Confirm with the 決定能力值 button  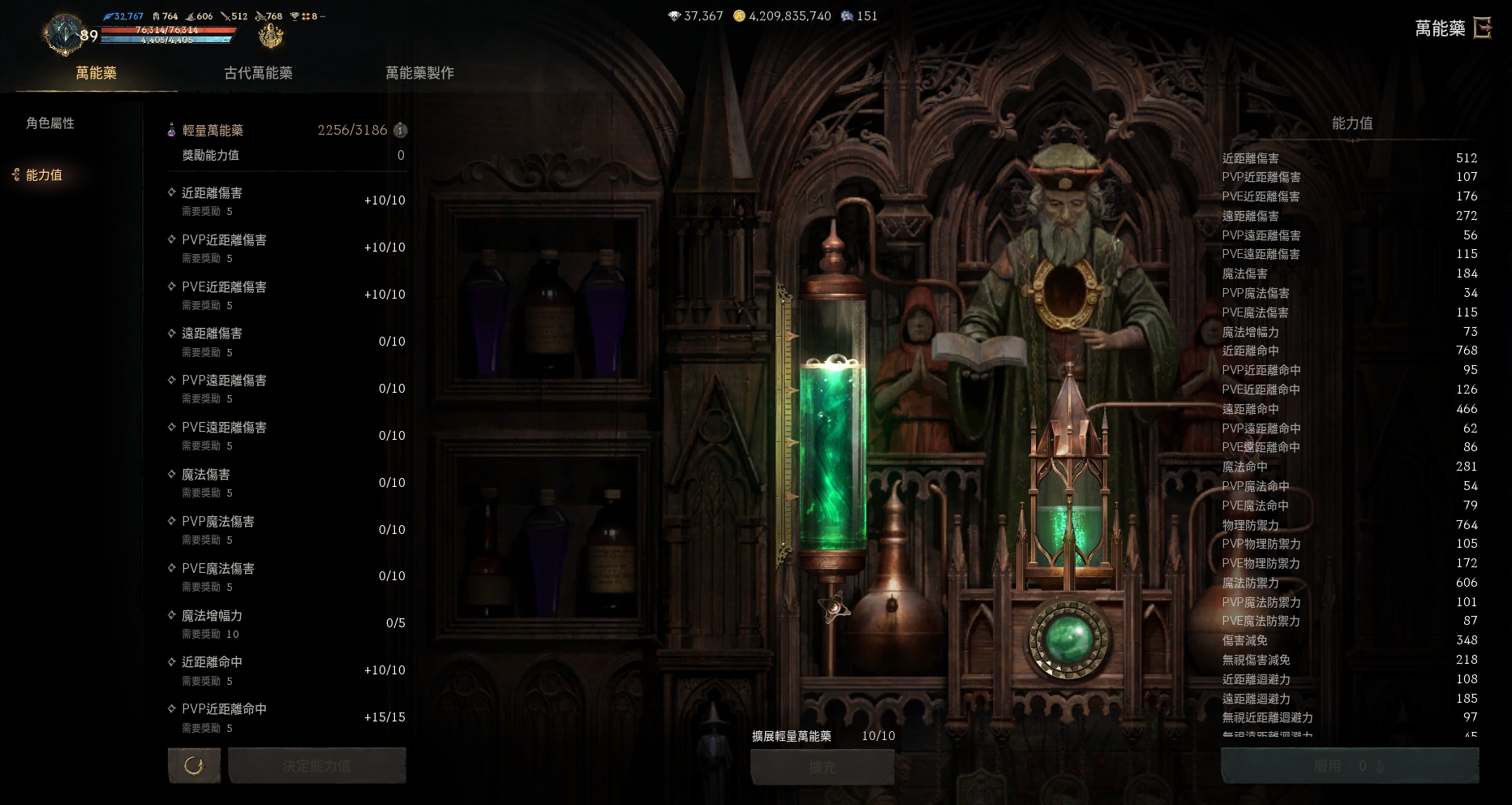click(316, 765)
